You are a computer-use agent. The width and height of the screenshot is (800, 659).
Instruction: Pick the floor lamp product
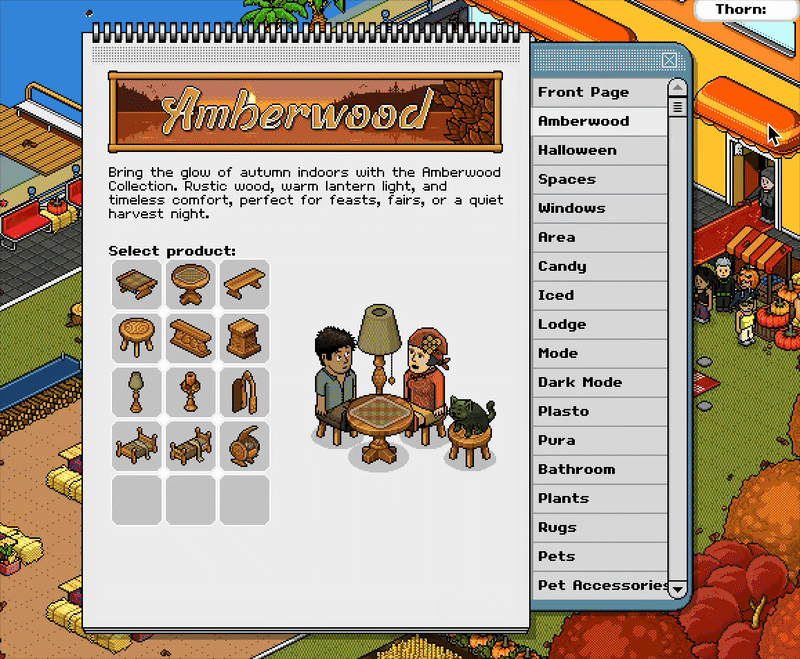coord(137,392)
